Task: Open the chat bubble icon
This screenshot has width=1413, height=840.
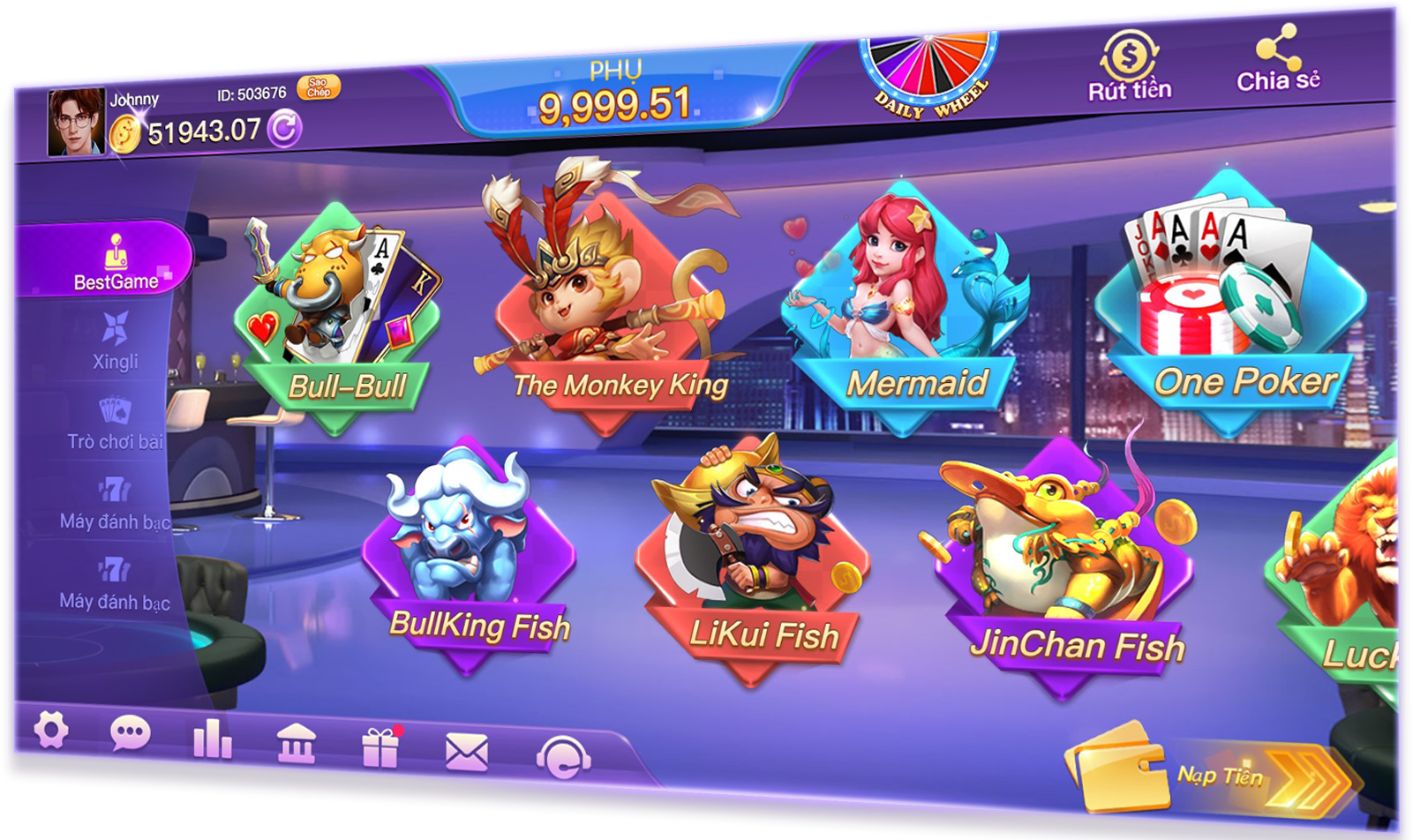Action: click(x=130, y=733)
